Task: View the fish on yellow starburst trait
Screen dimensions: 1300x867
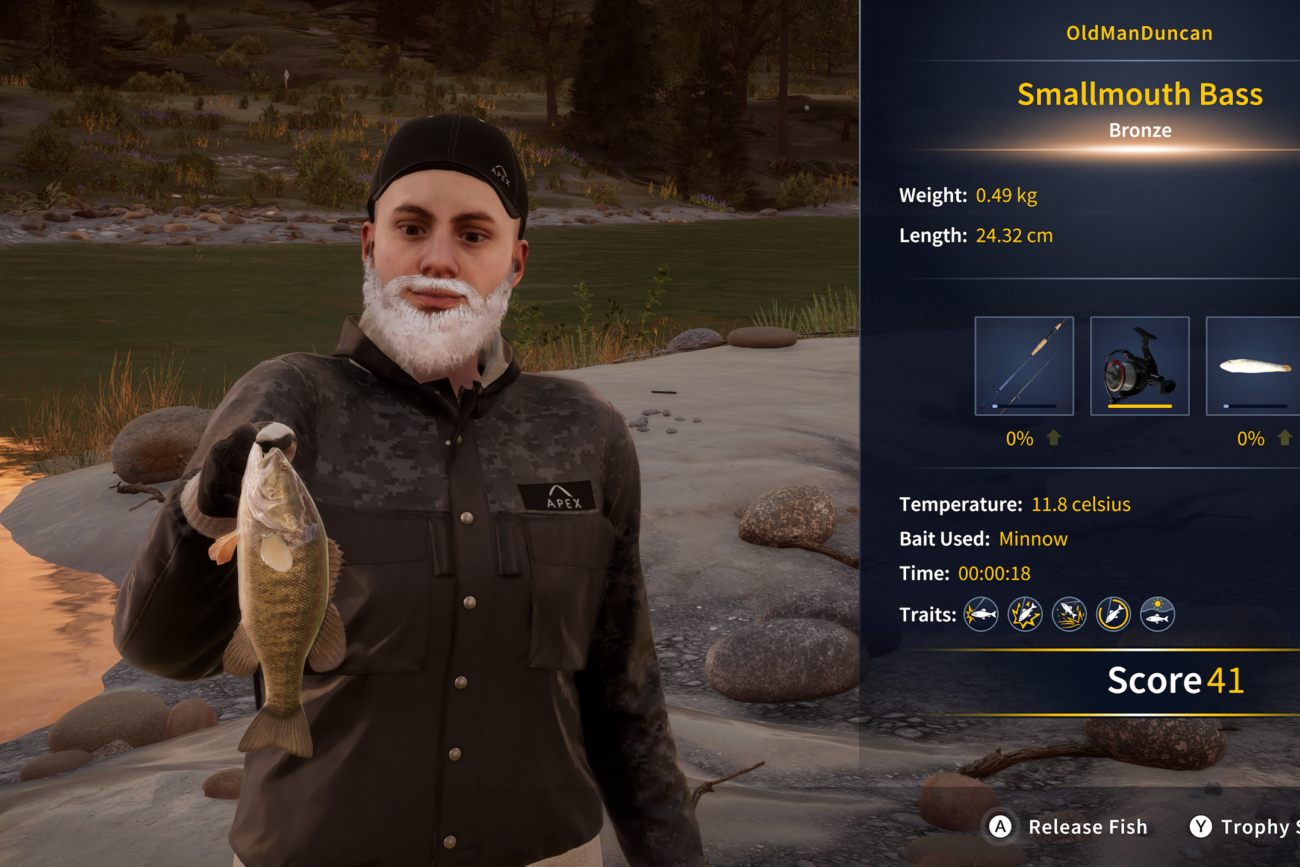Action: click(1025, 614)
